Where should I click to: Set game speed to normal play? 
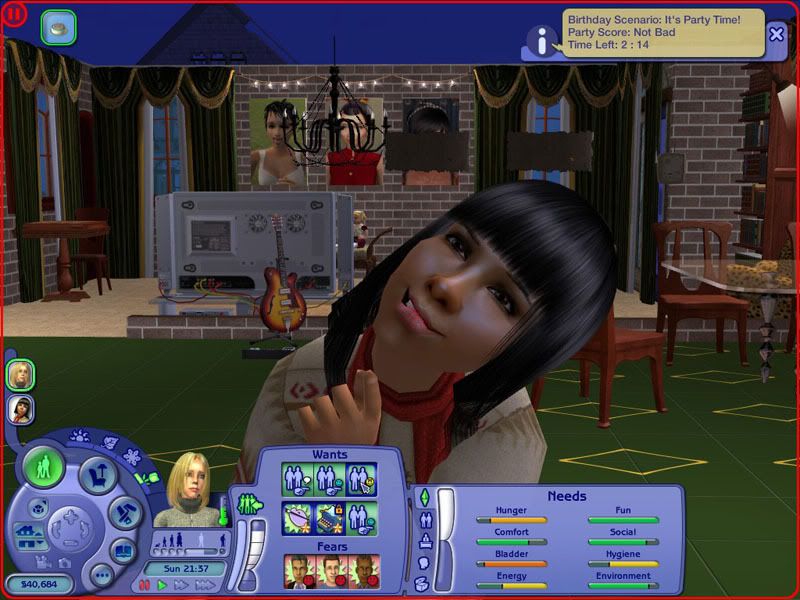coord(162,585)
